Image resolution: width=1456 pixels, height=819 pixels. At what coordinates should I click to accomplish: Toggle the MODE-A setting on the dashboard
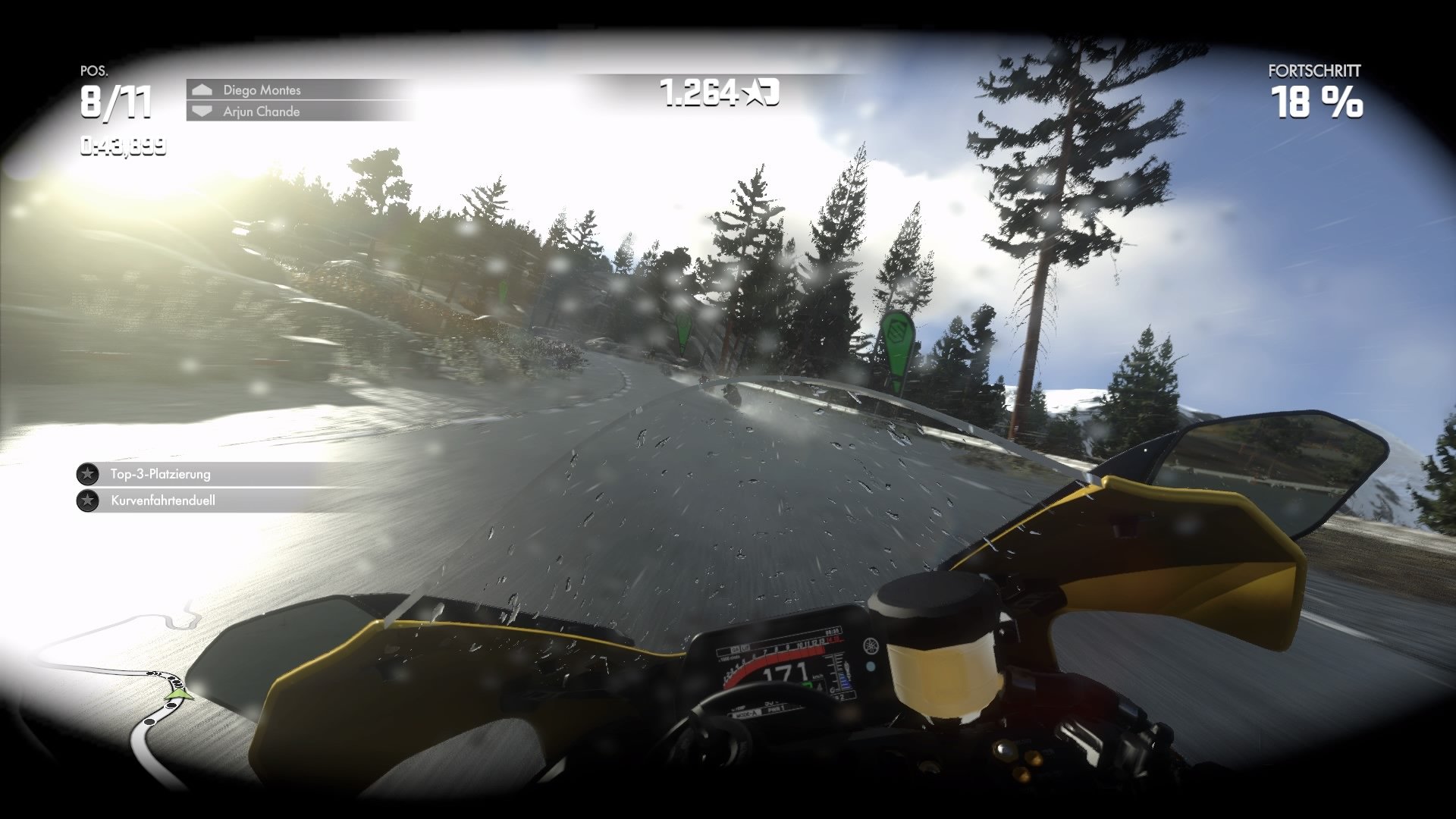click(746, 714)
